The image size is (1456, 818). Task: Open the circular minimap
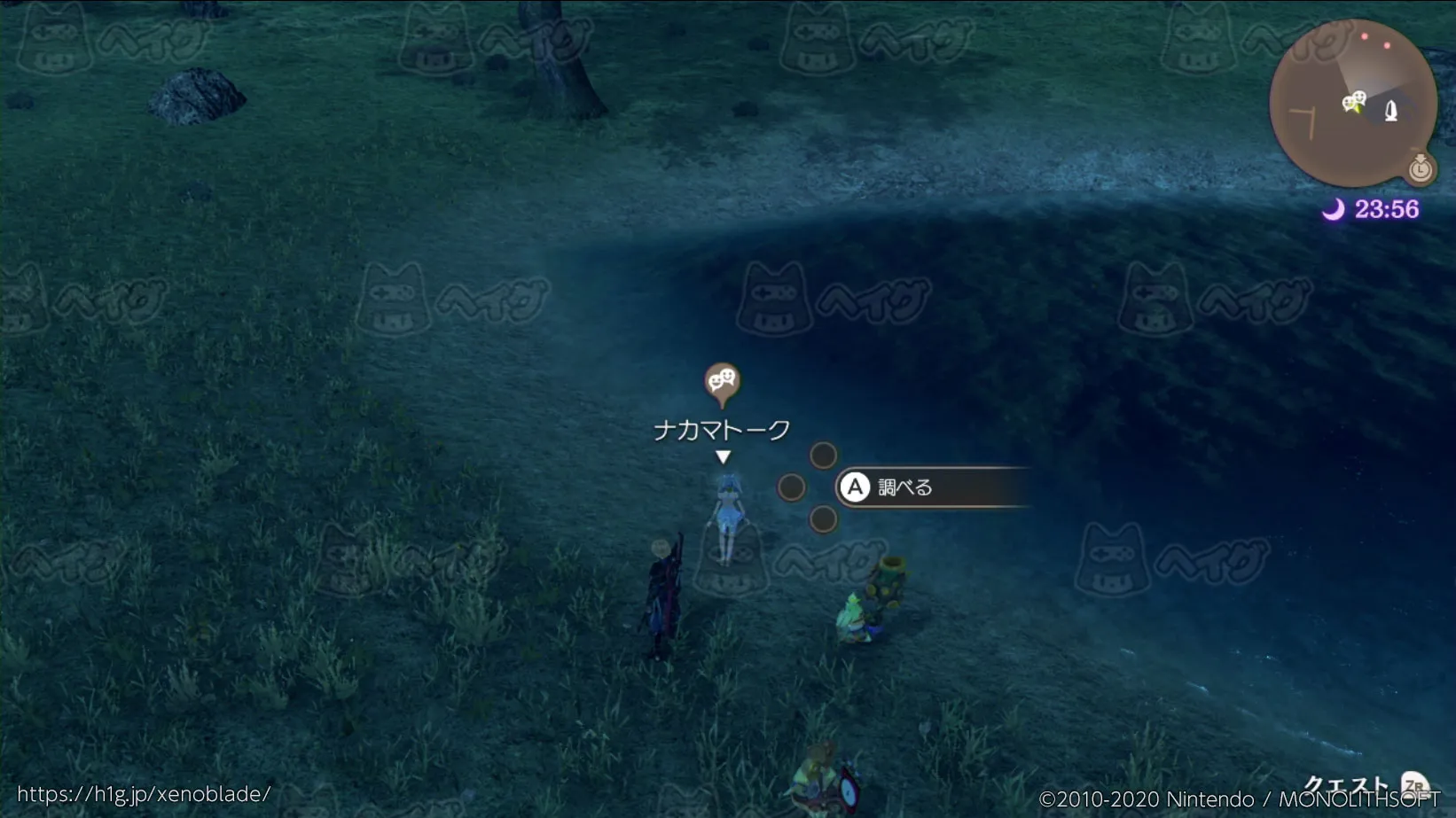1351,103
